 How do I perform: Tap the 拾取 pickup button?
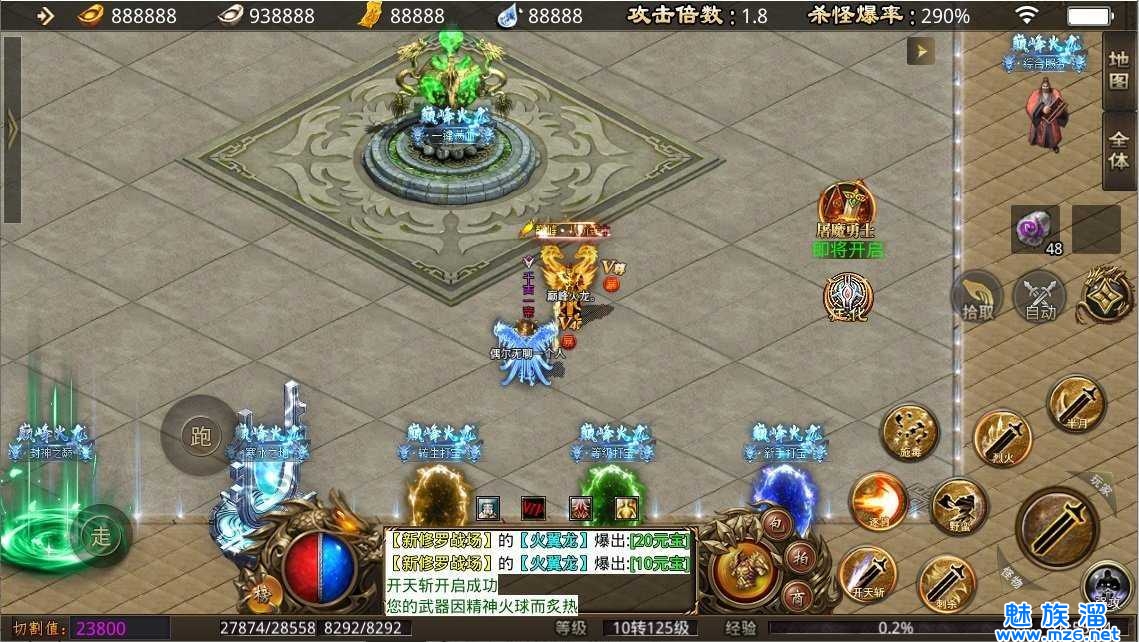[977, 297]
